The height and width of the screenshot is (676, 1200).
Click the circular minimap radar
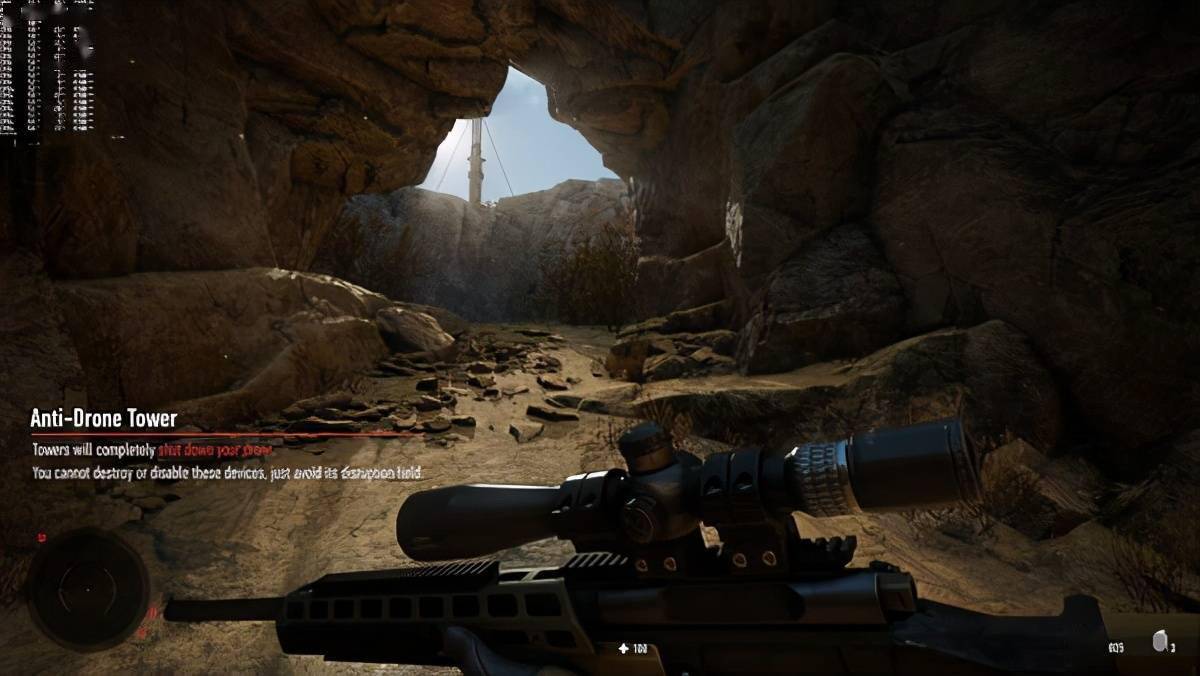[x=88, y=589]
